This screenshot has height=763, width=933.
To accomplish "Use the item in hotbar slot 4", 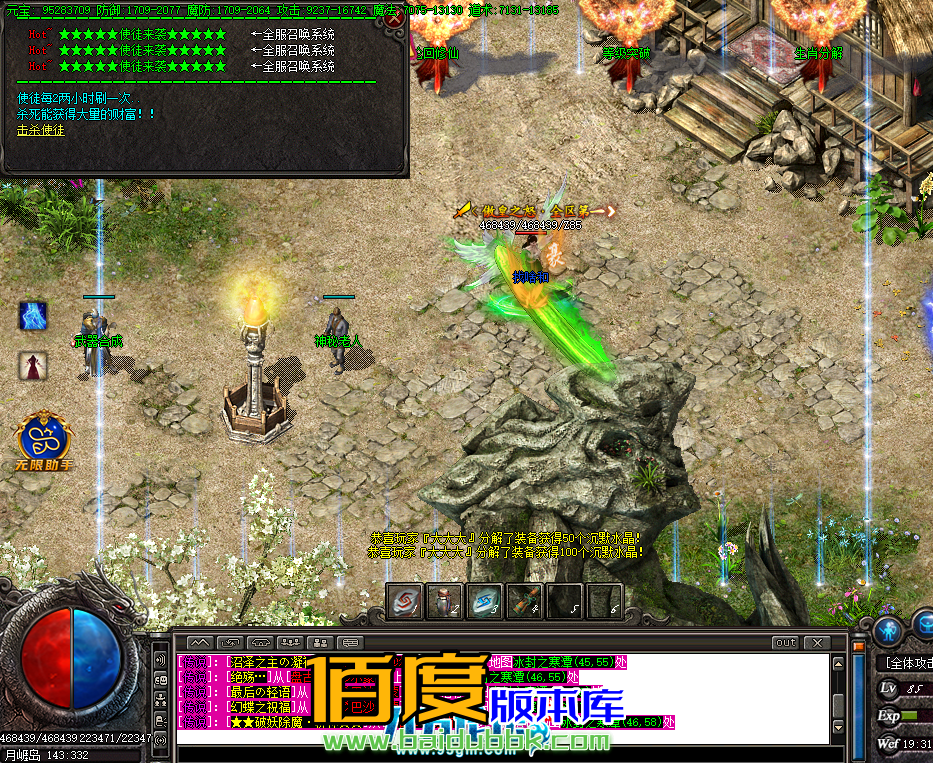I will pyautogui.click(x=524, y=600).
